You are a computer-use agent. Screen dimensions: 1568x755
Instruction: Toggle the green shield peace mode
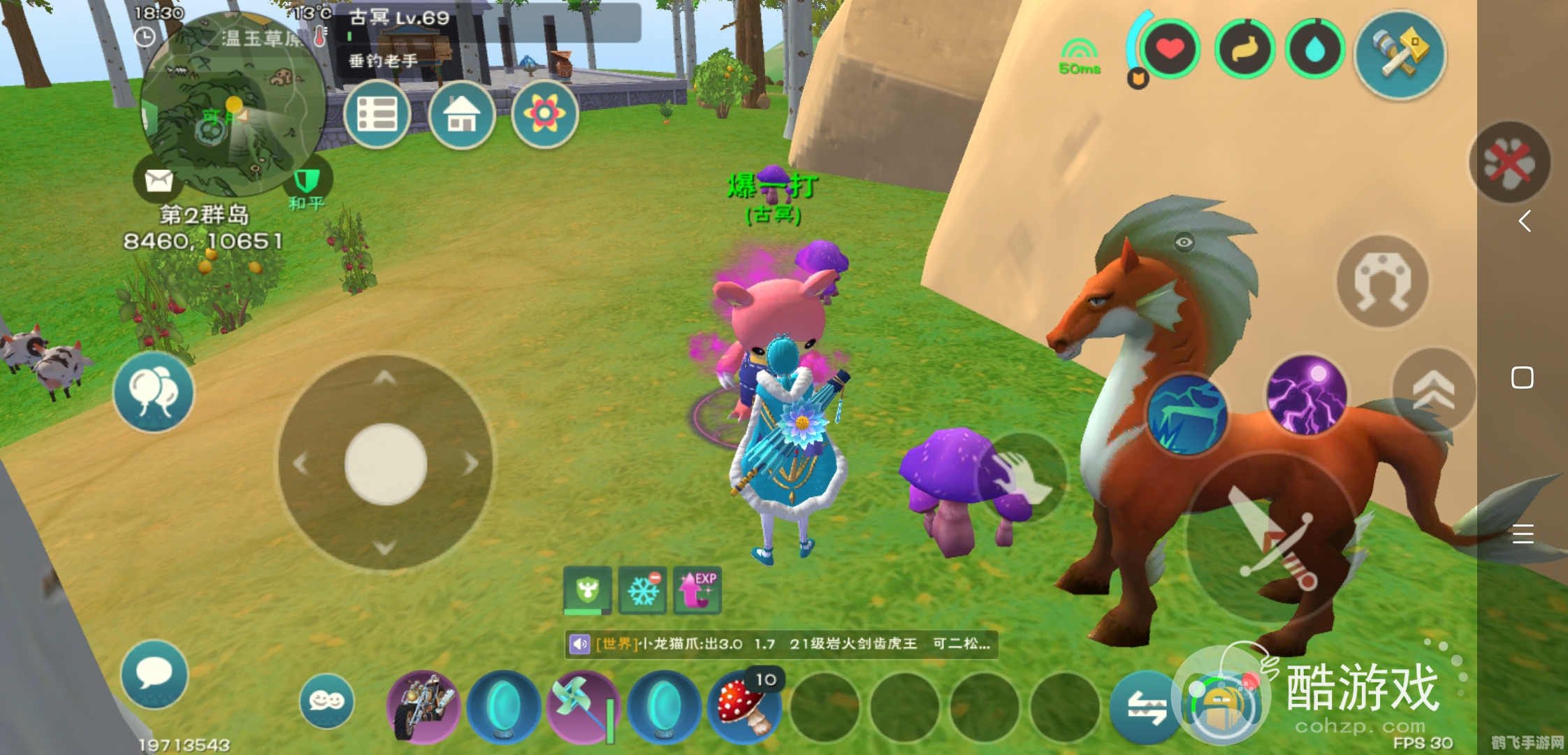[x=307, y=182]
